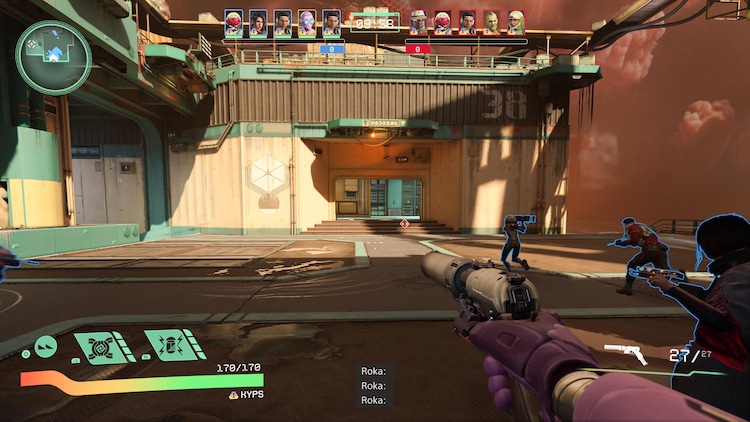Click the red-helmet portrait on red team
Viewport: 750px width, 422px height.
click(442, 23)
